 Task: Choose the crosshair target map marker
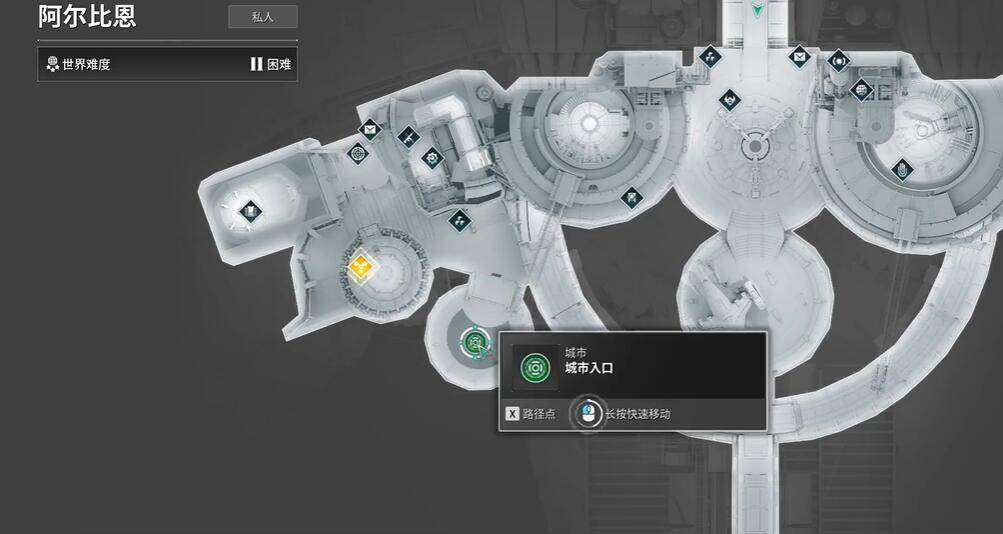click(x=358, y=153)
